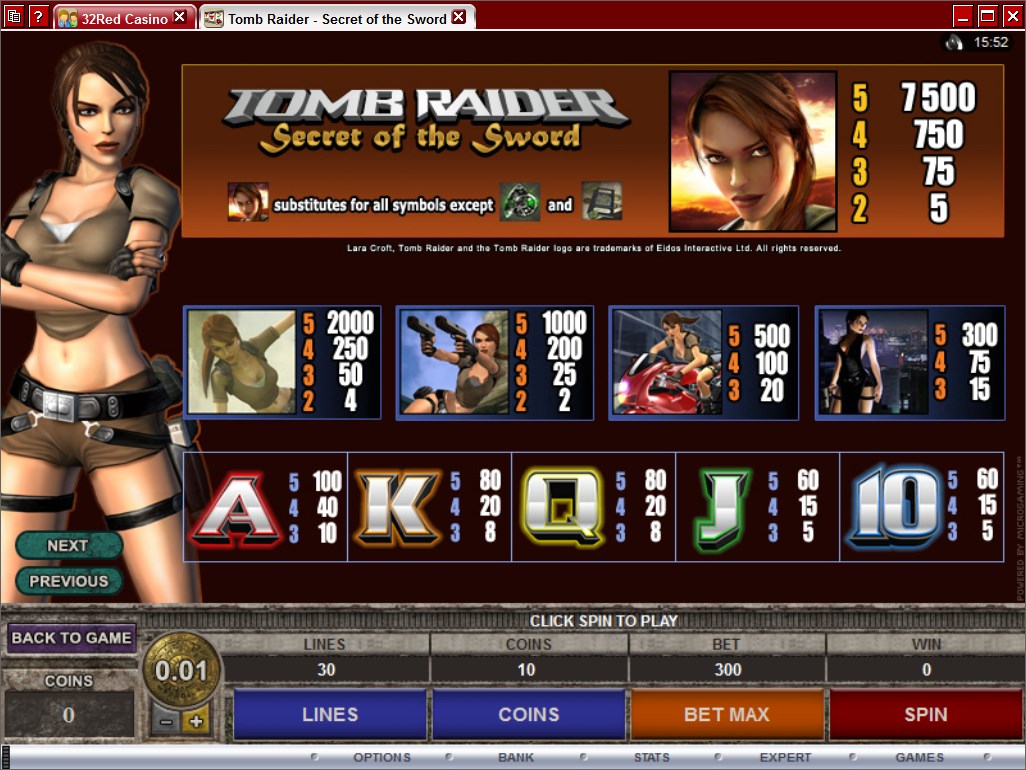Open the Bank menu
1026x770 pixels.
pyautogui.click(x=516, y=758)
